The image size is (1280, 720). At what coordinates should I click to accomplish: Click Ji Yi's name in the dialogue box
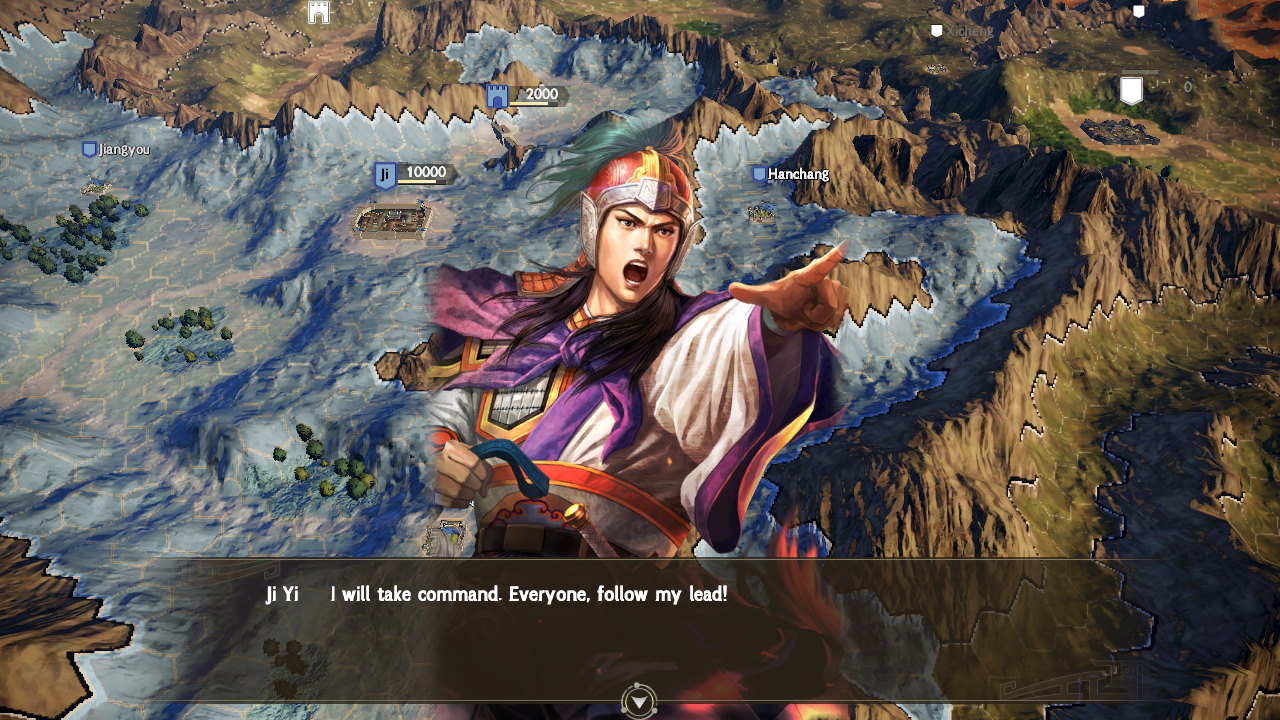(281, 594)
